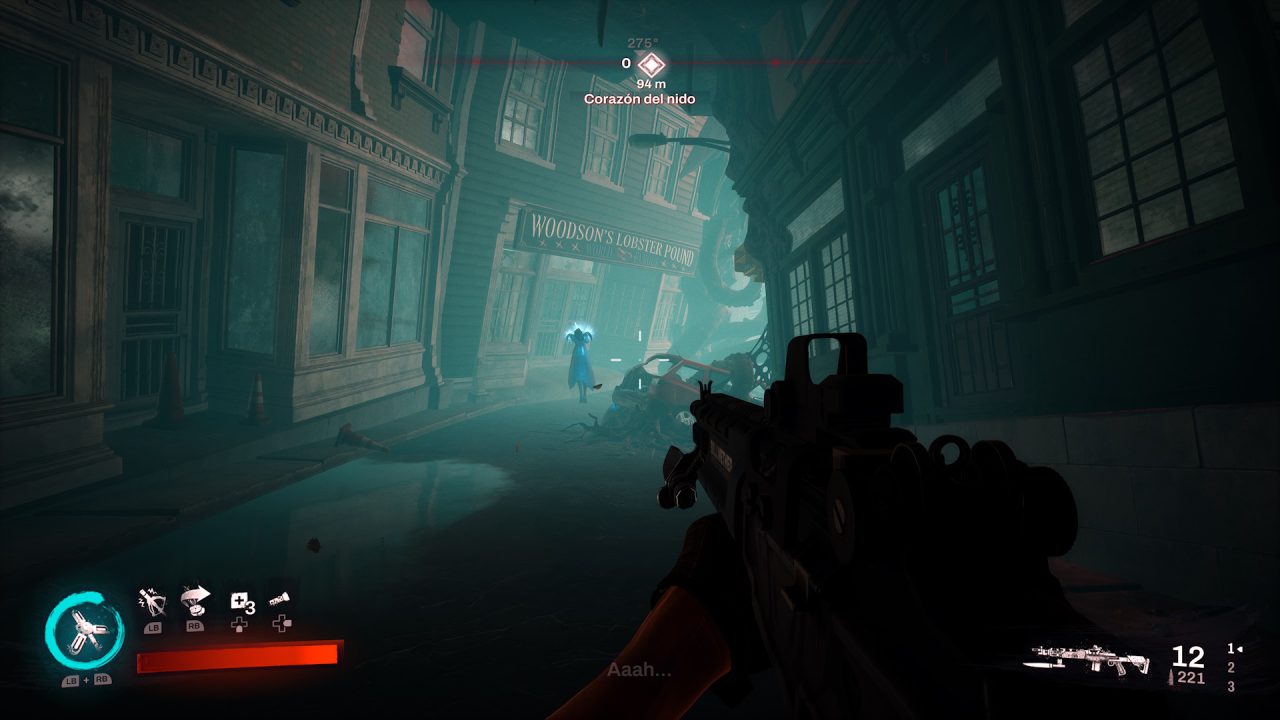Image resolution: width=1280 pixels, height=720 pixels.
Task: Select weapon slot 2
Action: (1231, 668)
